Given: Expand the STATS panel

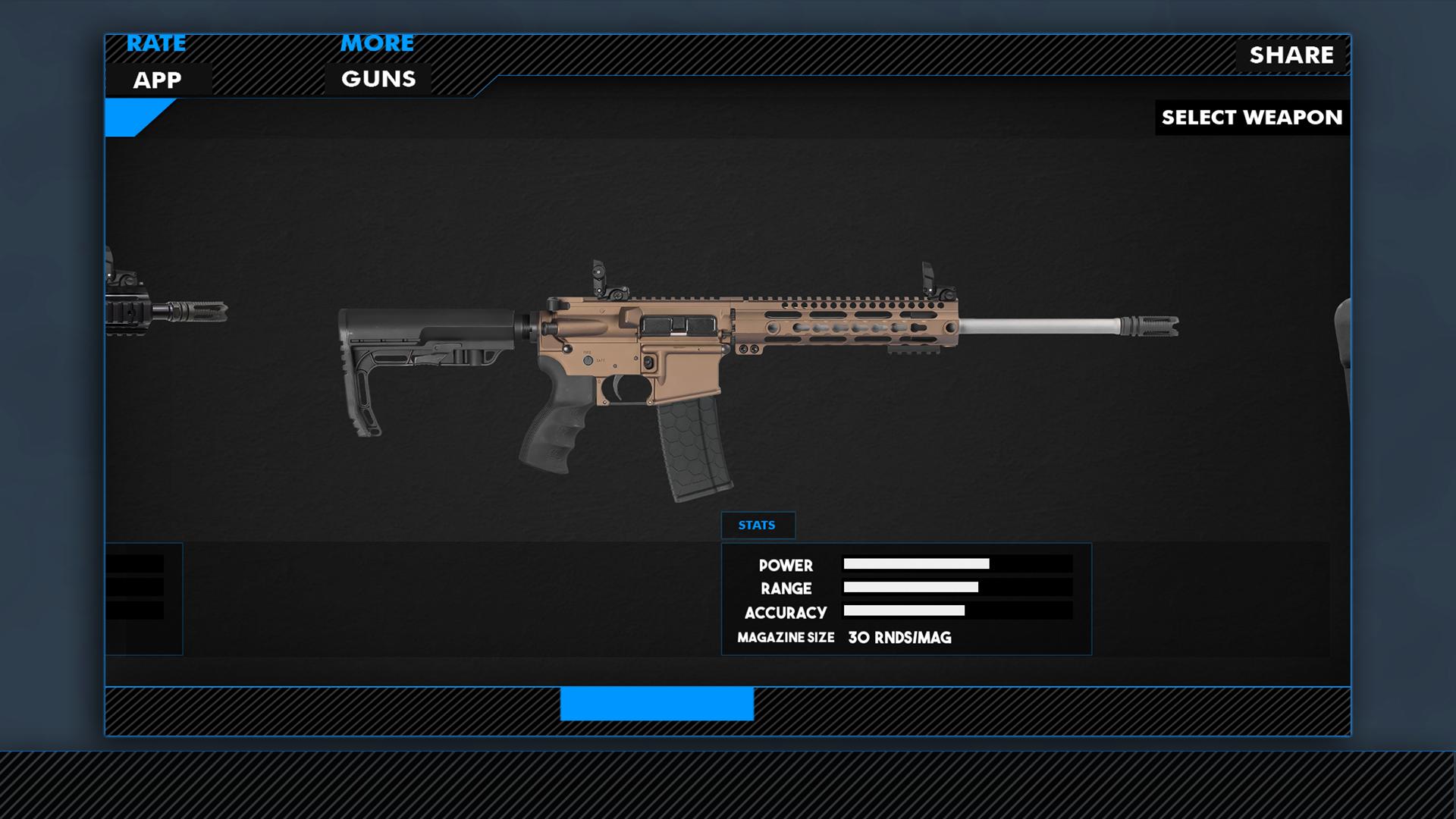Looking at the screenshot, I should 758,525.
